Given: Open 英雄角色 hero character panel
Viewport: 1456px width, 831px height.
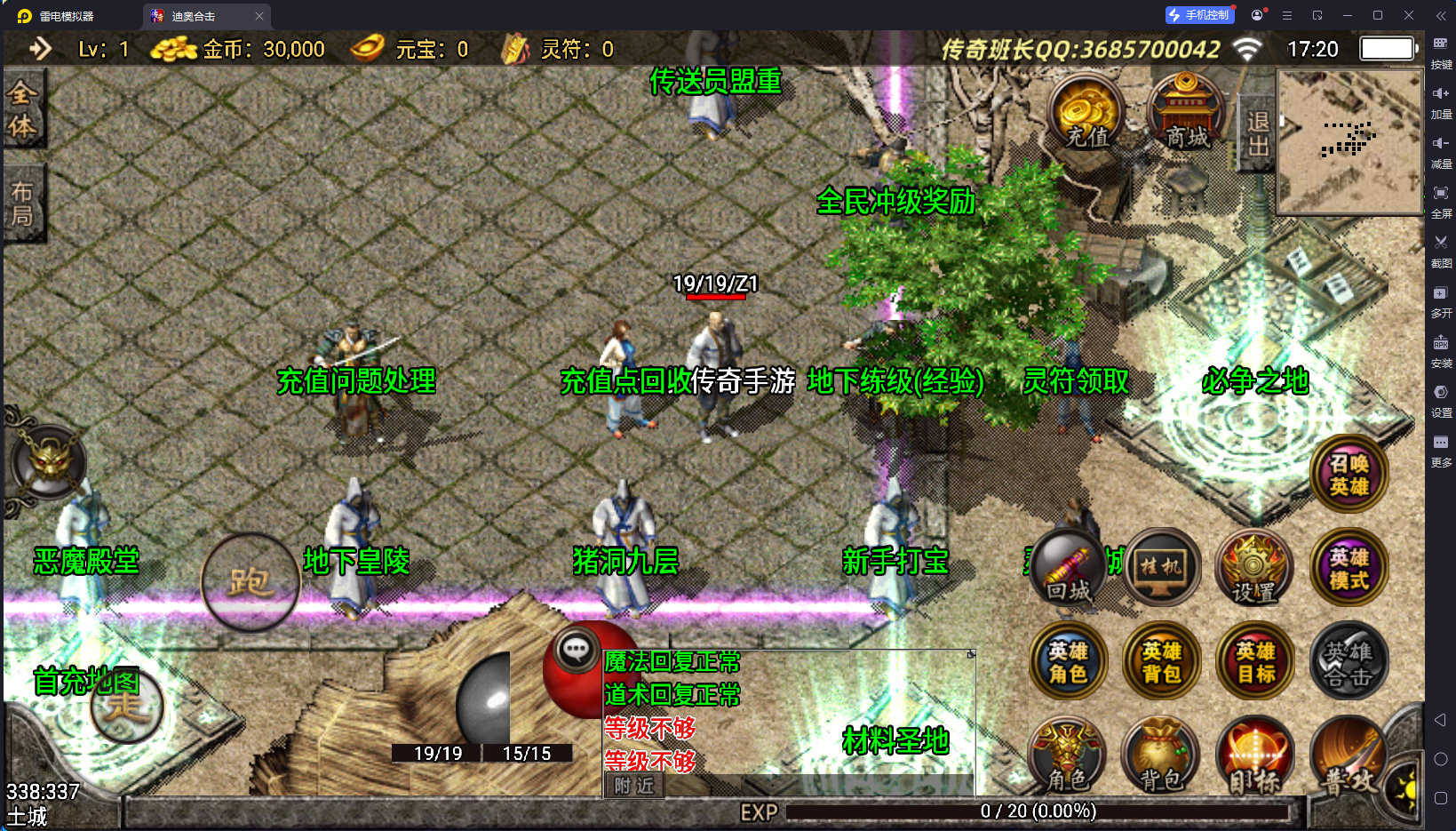Looking at the screenshot, I should [1068, 662].
